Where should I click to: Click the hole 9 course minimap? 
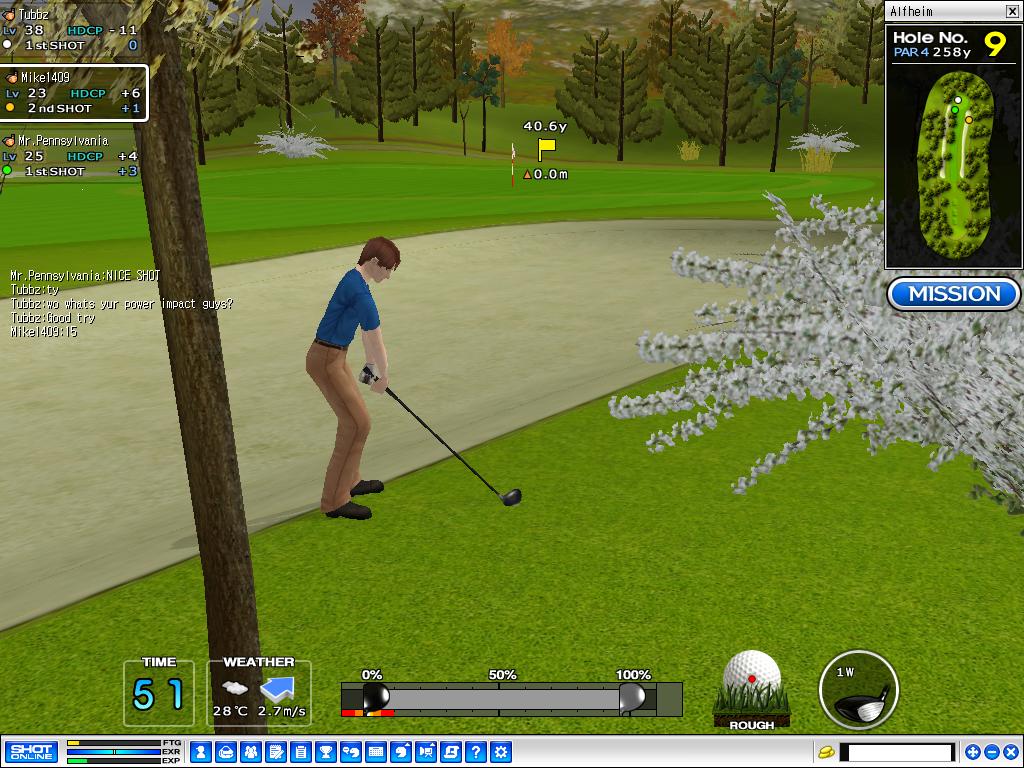coord(954,160)
